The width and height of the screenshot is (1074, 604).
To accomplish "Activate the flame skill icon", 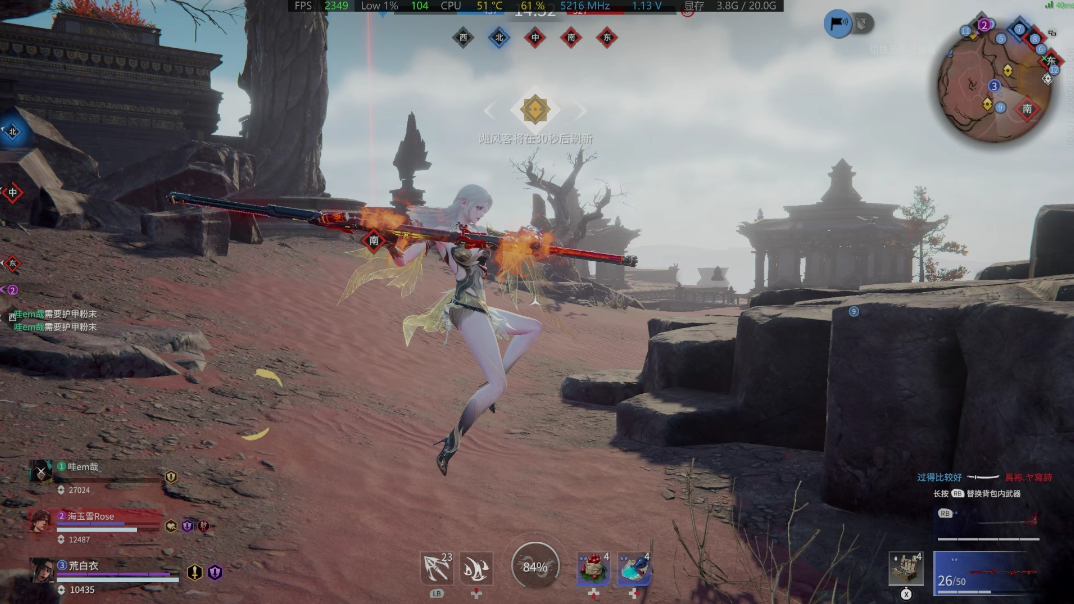I will pyautogui.click(x=476, y=569).
